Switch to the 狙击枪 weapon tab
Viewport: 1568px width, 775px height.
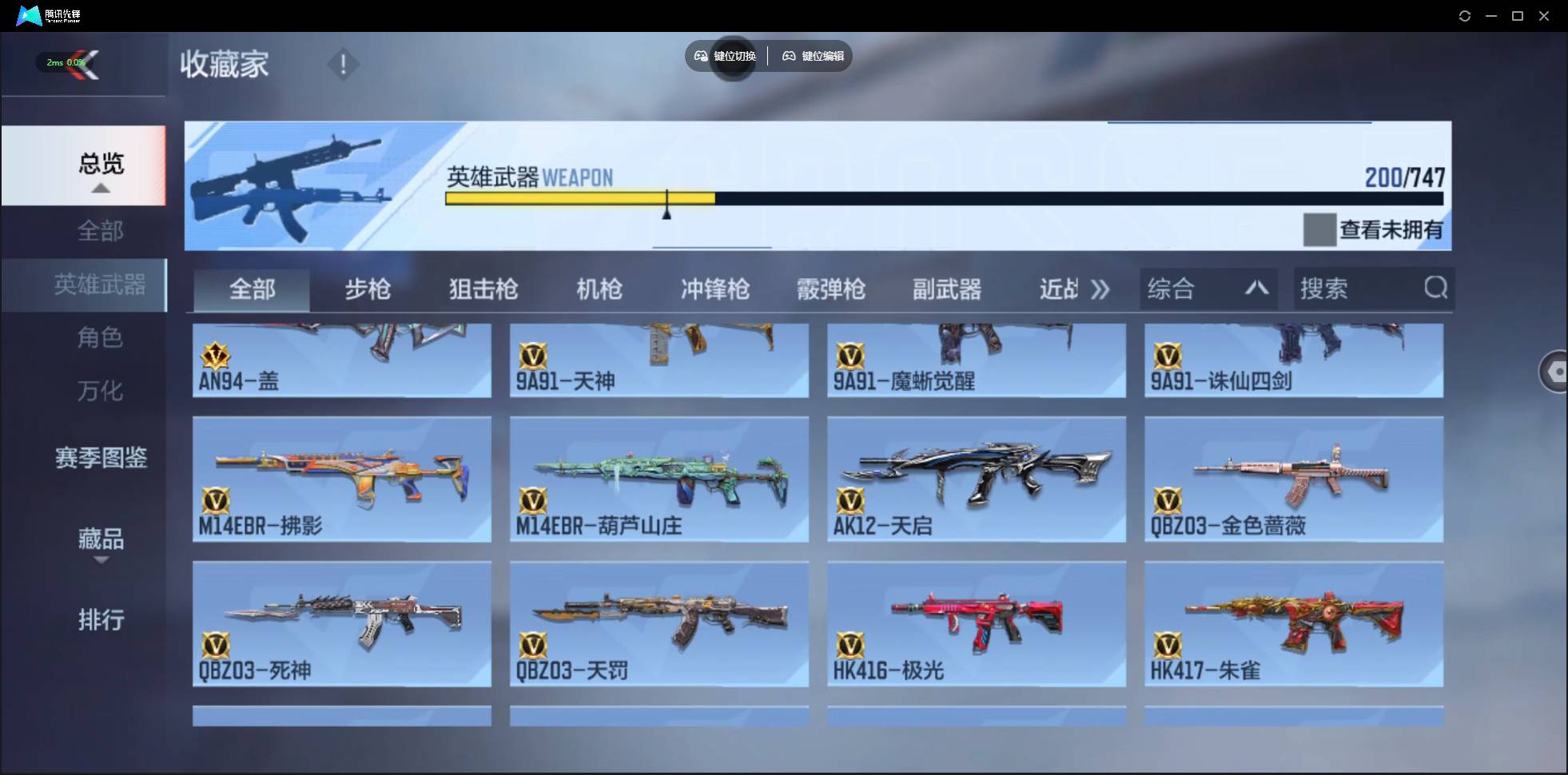pos(483,290)
